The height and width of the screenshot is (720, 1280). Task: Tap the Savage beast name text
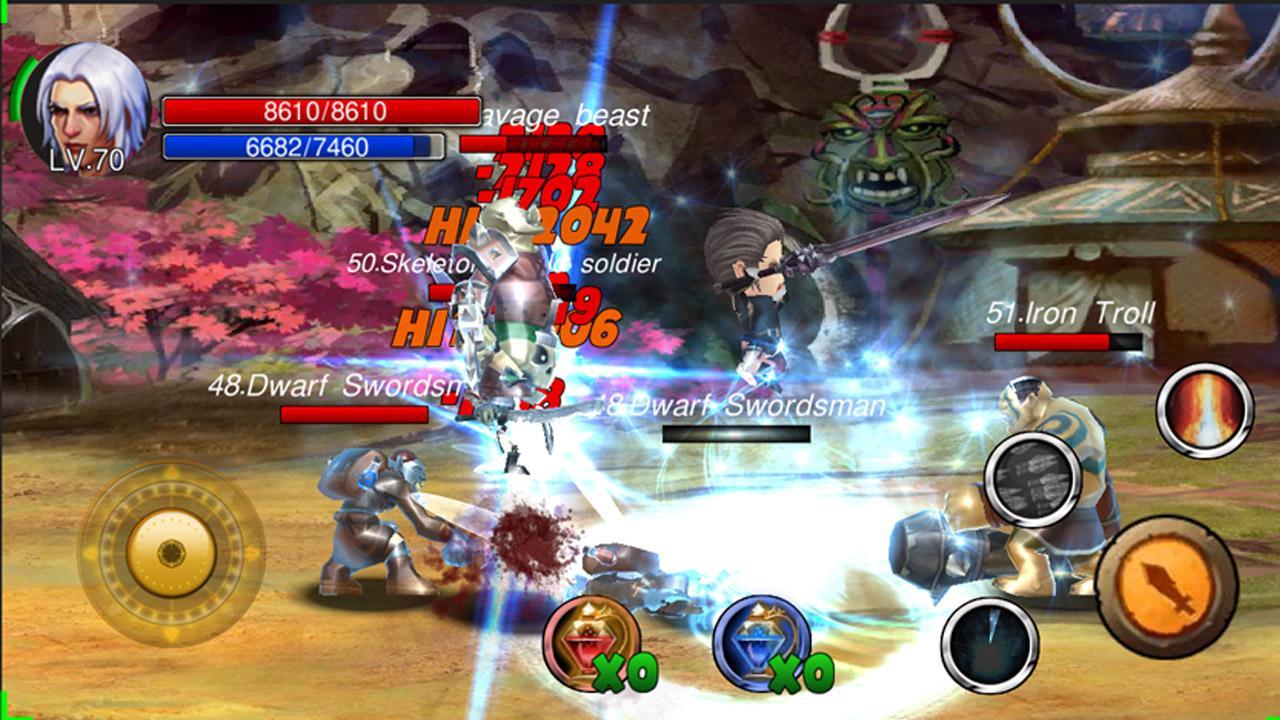click(x=563, y=114)
